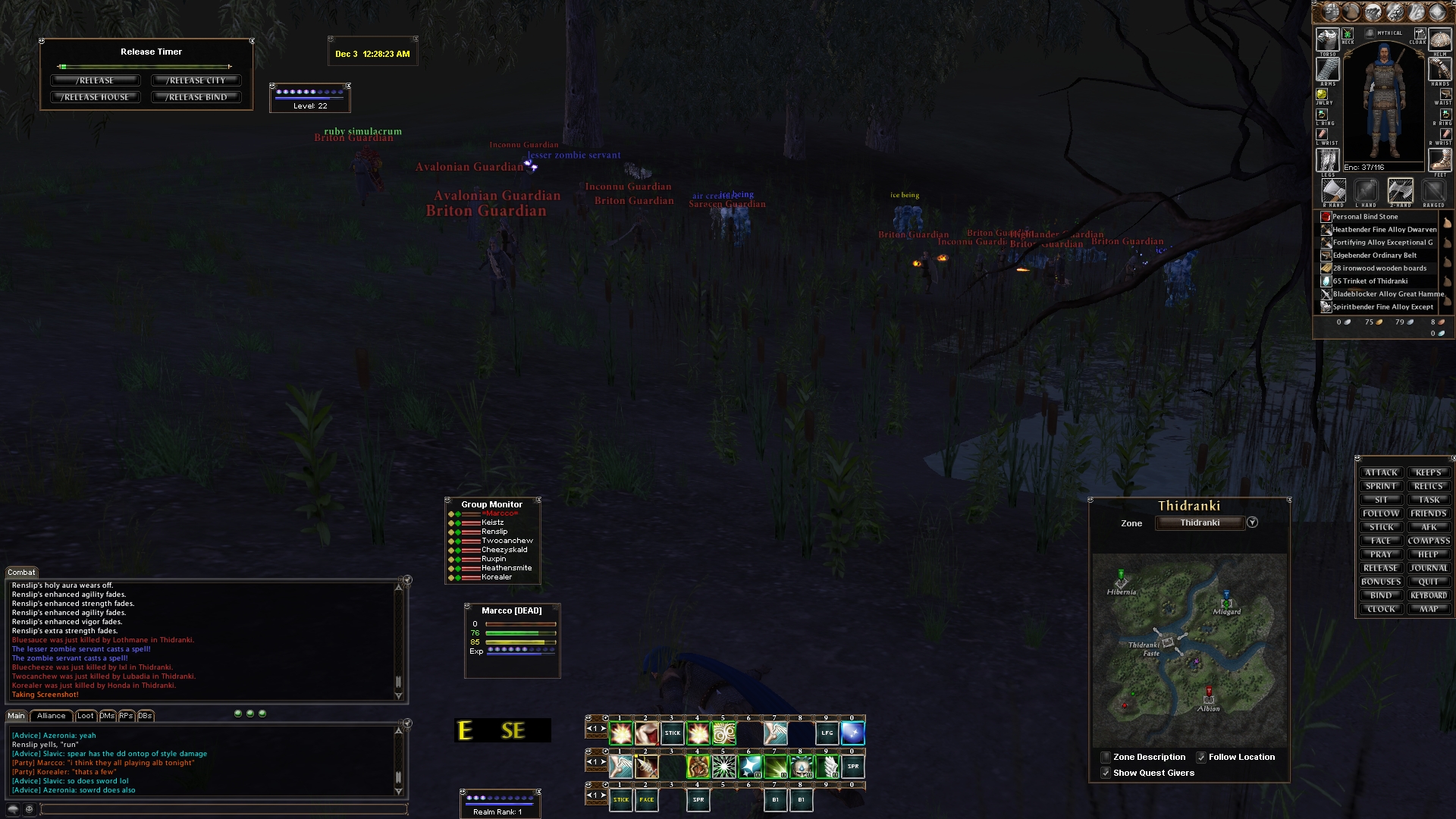Click the SPRINT command button
The height and width of the screenshot is (819, 1456).
[x=1381, y=486]
